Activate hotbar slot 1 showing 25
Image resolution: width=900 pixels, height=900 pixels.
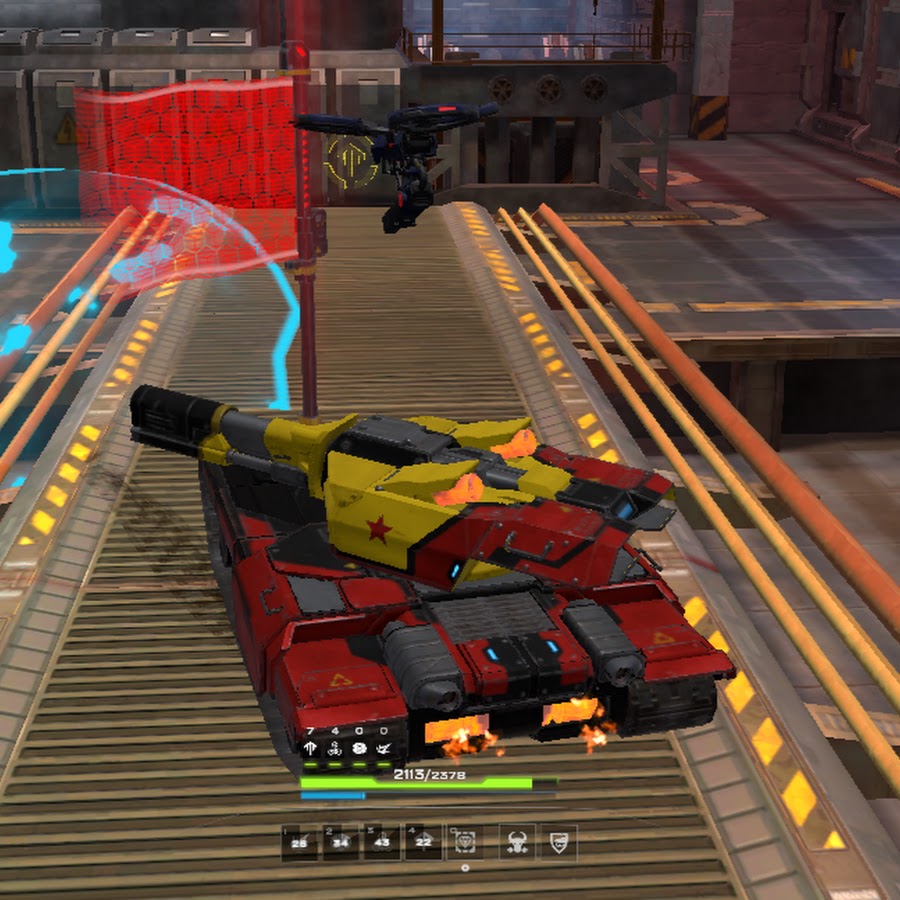click(299, 842)
